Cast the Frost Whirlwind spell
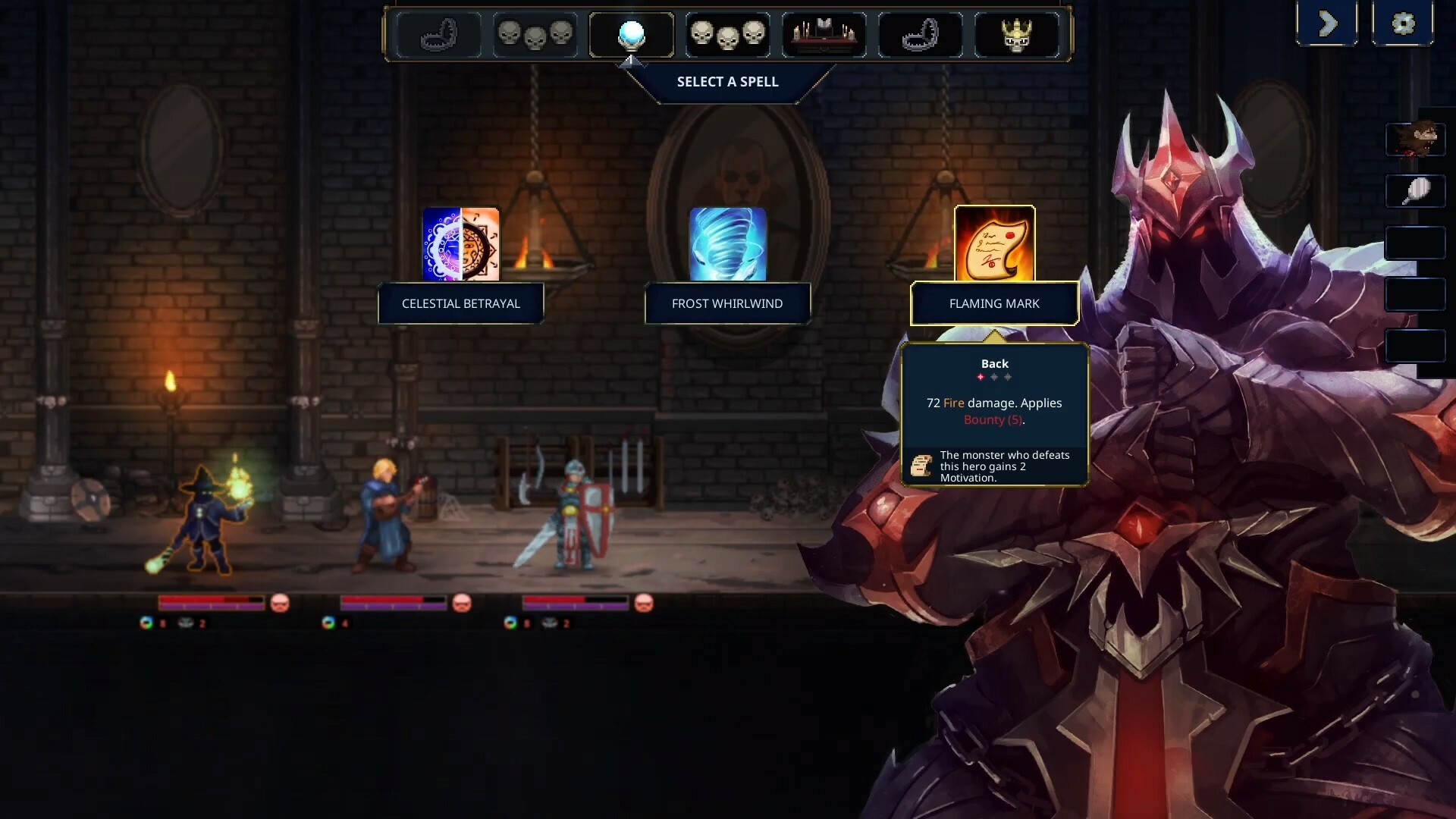Image resolution: width=1456 pixels, height=819 pixels. 726,244
